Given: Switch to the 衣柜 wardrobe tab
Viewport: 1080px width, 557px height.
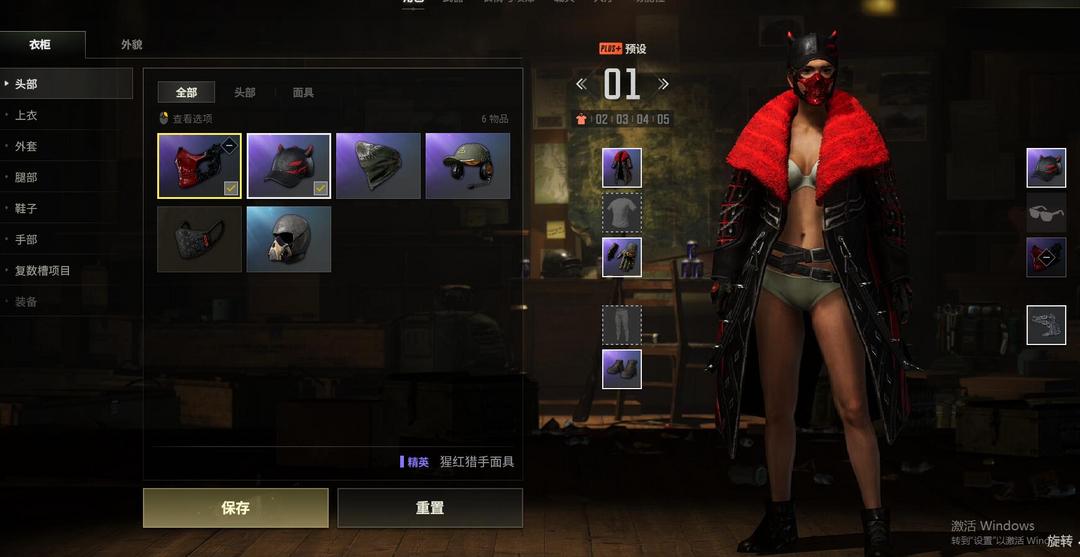Looking at the screenshot, I should pyautogui.click(x=40, y=45).
